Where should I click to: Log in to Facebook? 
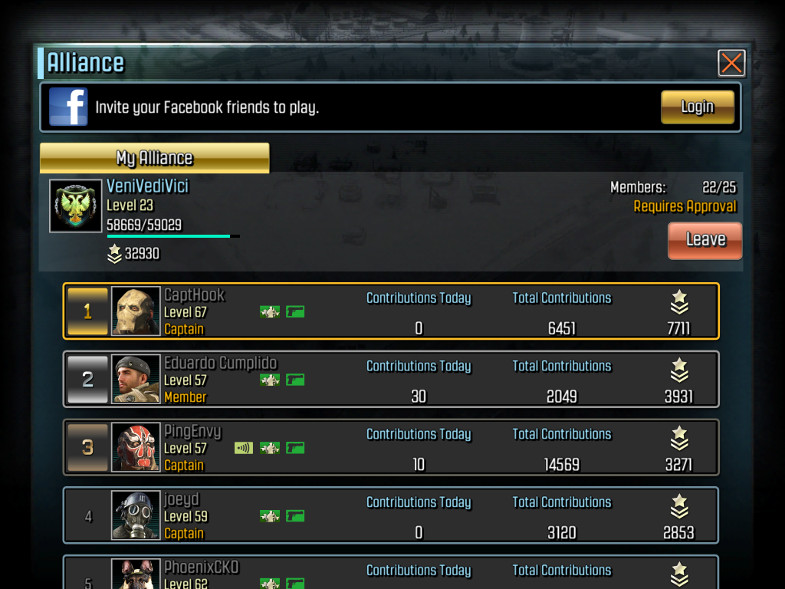[697, 107]
